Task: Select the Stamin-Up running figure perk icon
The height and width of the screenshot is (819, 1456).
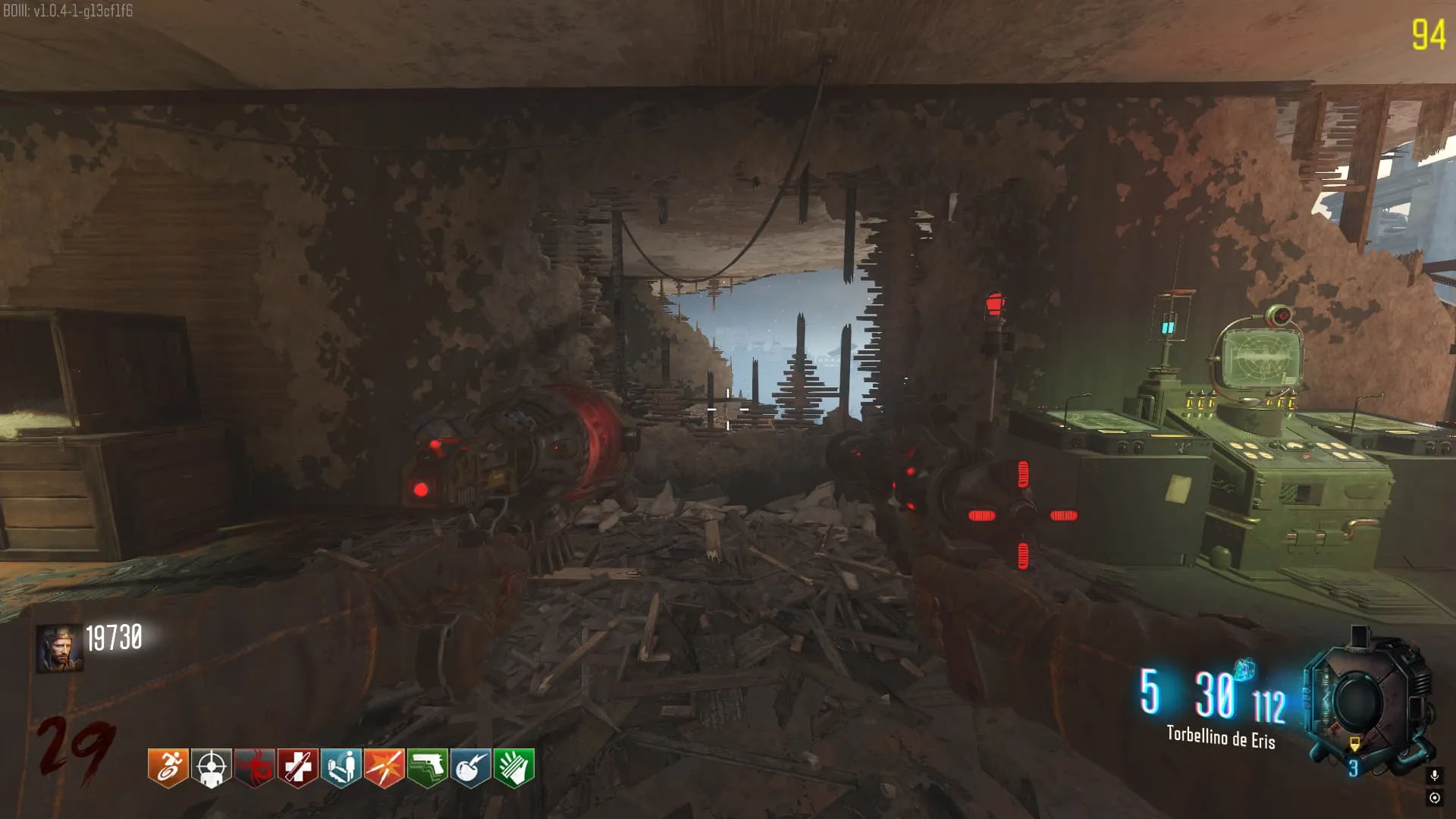Action: coord(168,768)
